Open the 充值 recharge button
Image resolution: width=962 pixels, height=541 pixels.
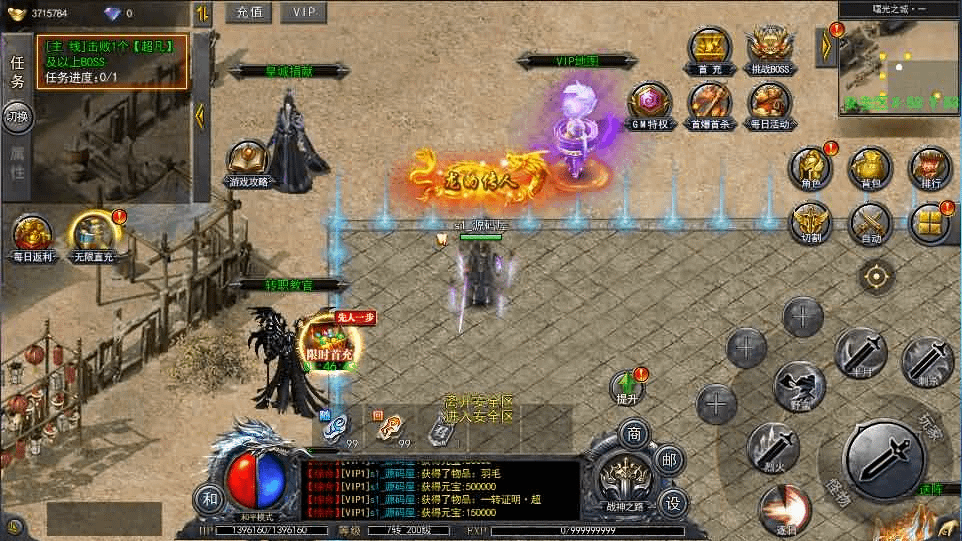[x=249, y=12]
